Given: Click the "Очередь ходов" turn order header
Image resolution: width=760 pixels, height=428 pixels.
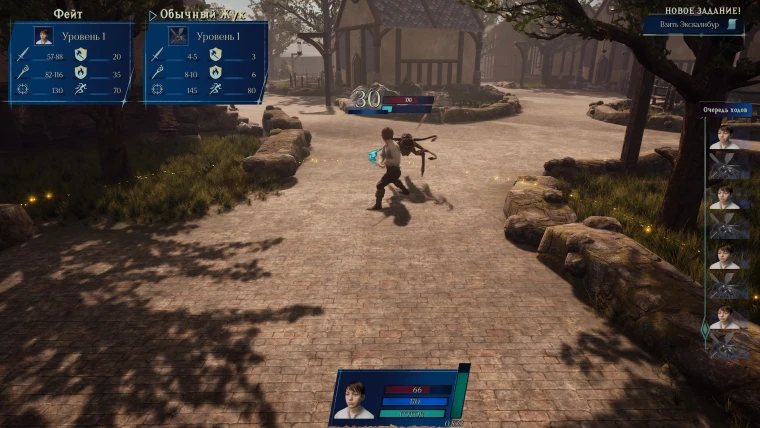Looking at the screenshot, I should (x=726, y=112).
